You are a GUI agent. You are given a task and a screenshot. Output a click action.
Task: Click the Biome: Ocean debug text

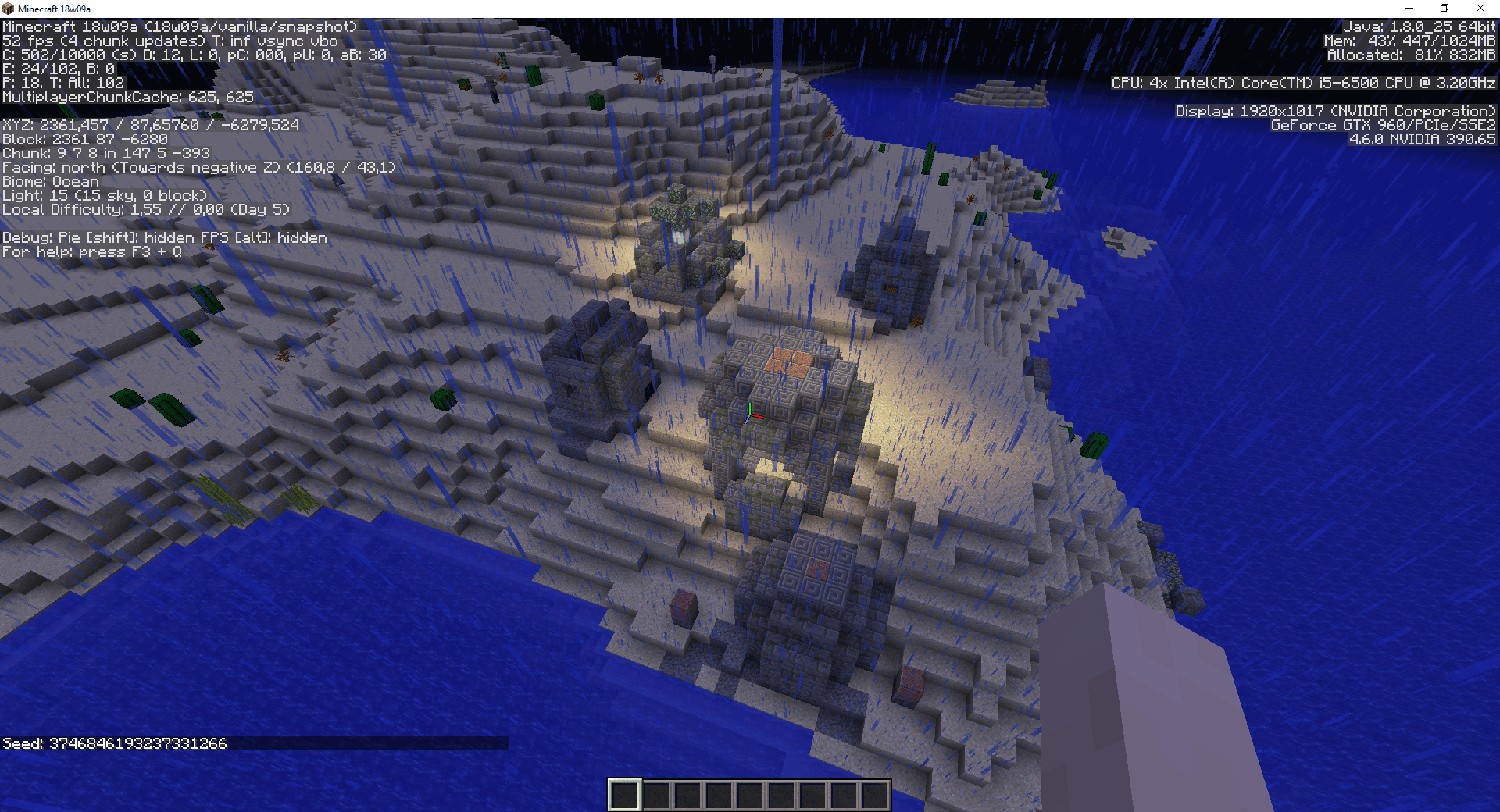tap(51, 181)
